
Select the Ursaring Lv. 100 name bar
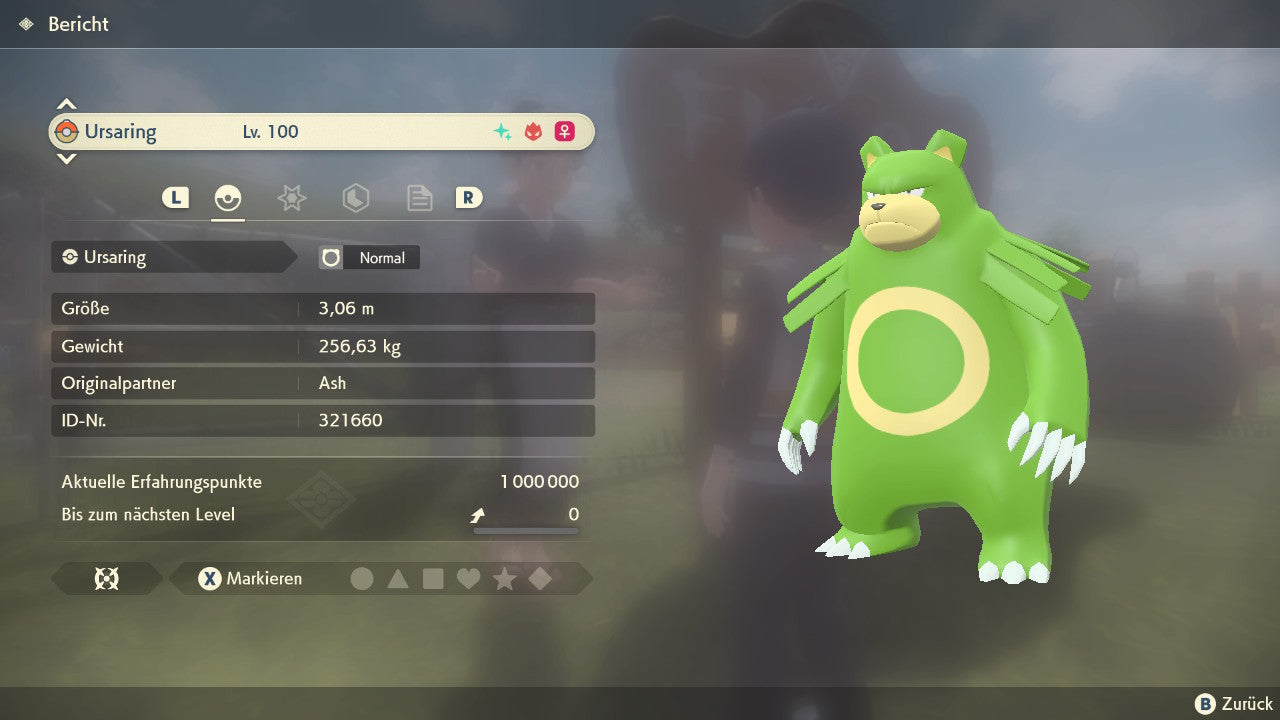click(321, 132)
